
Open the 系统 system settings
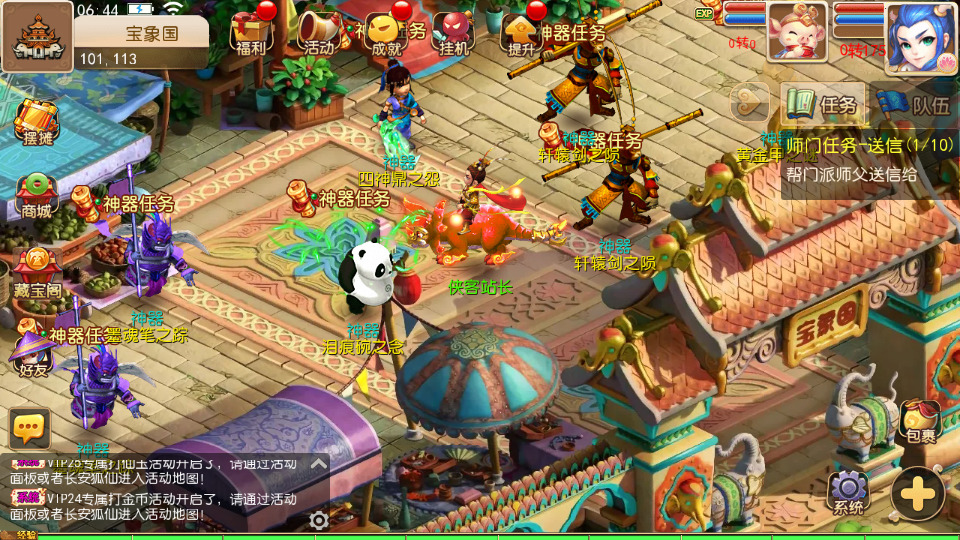coord(849,492)
